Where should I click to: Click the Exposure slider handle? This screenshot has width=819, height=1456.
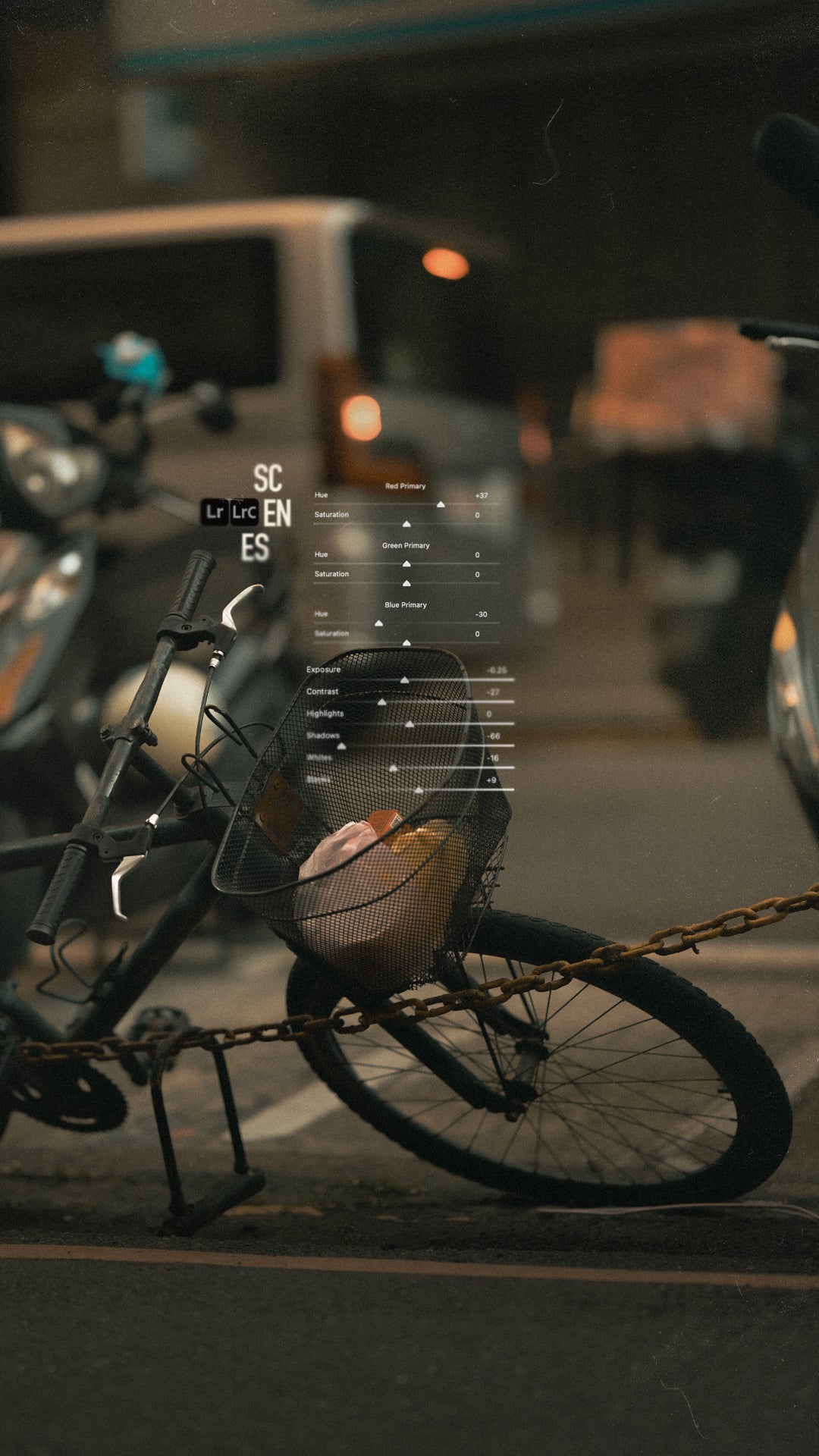tap(404, 680)
